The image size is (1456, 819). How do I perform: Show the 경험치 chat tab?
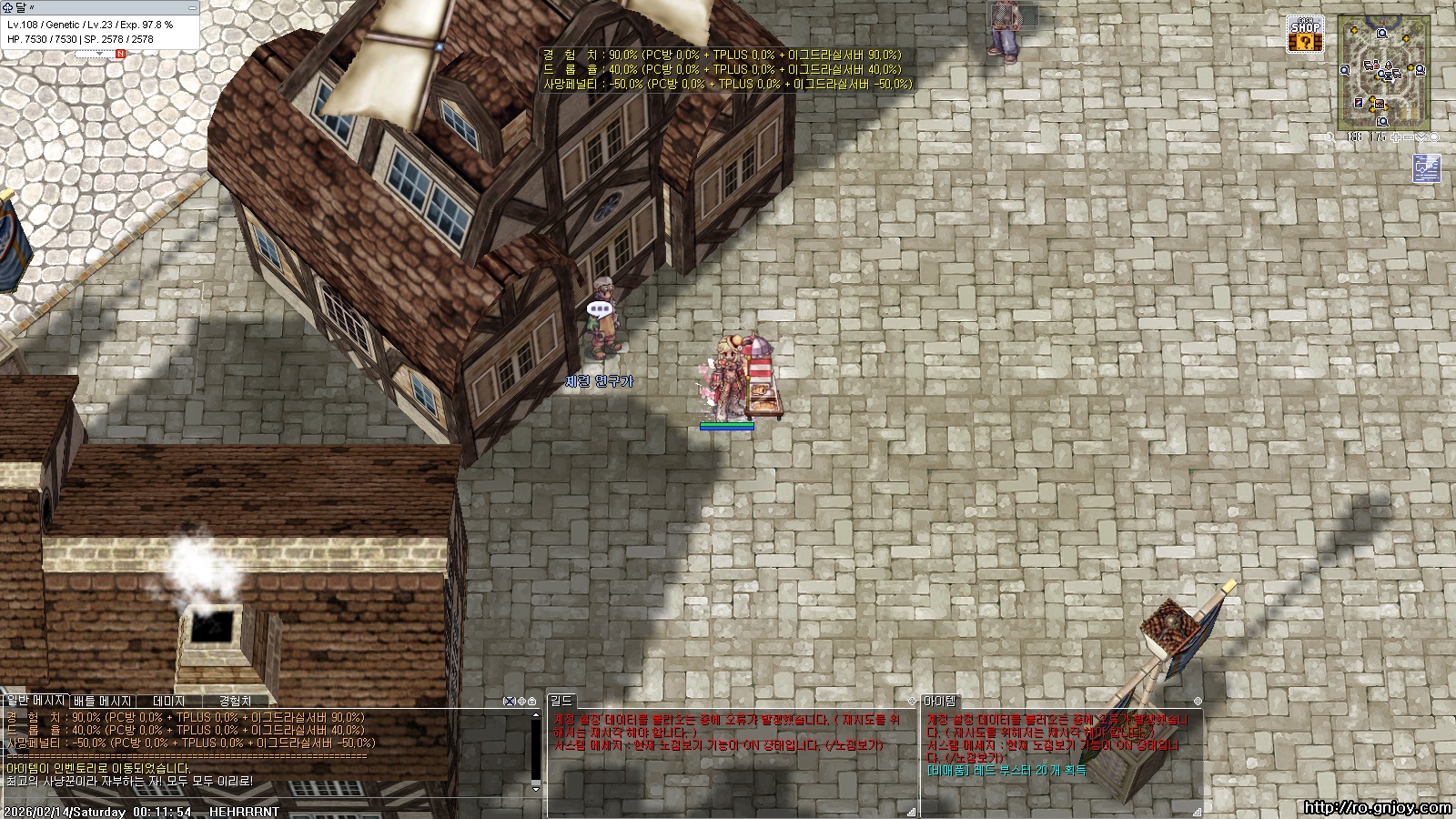(x=235, y=701)
